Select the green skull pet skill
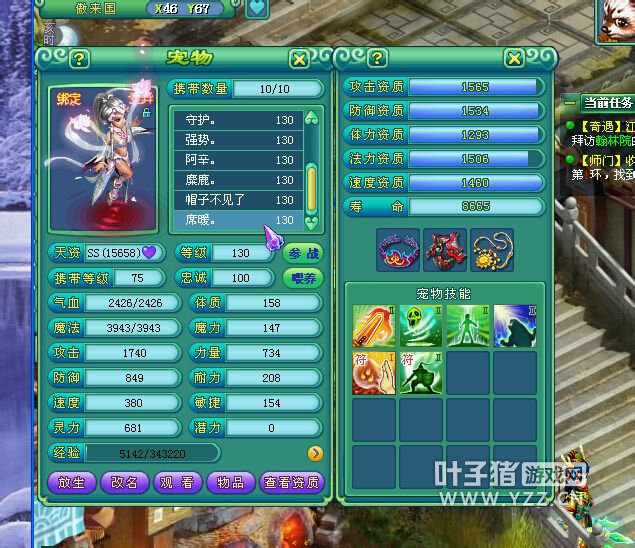The width and height of the screenshot is (635, 548). tap(420, 326)
